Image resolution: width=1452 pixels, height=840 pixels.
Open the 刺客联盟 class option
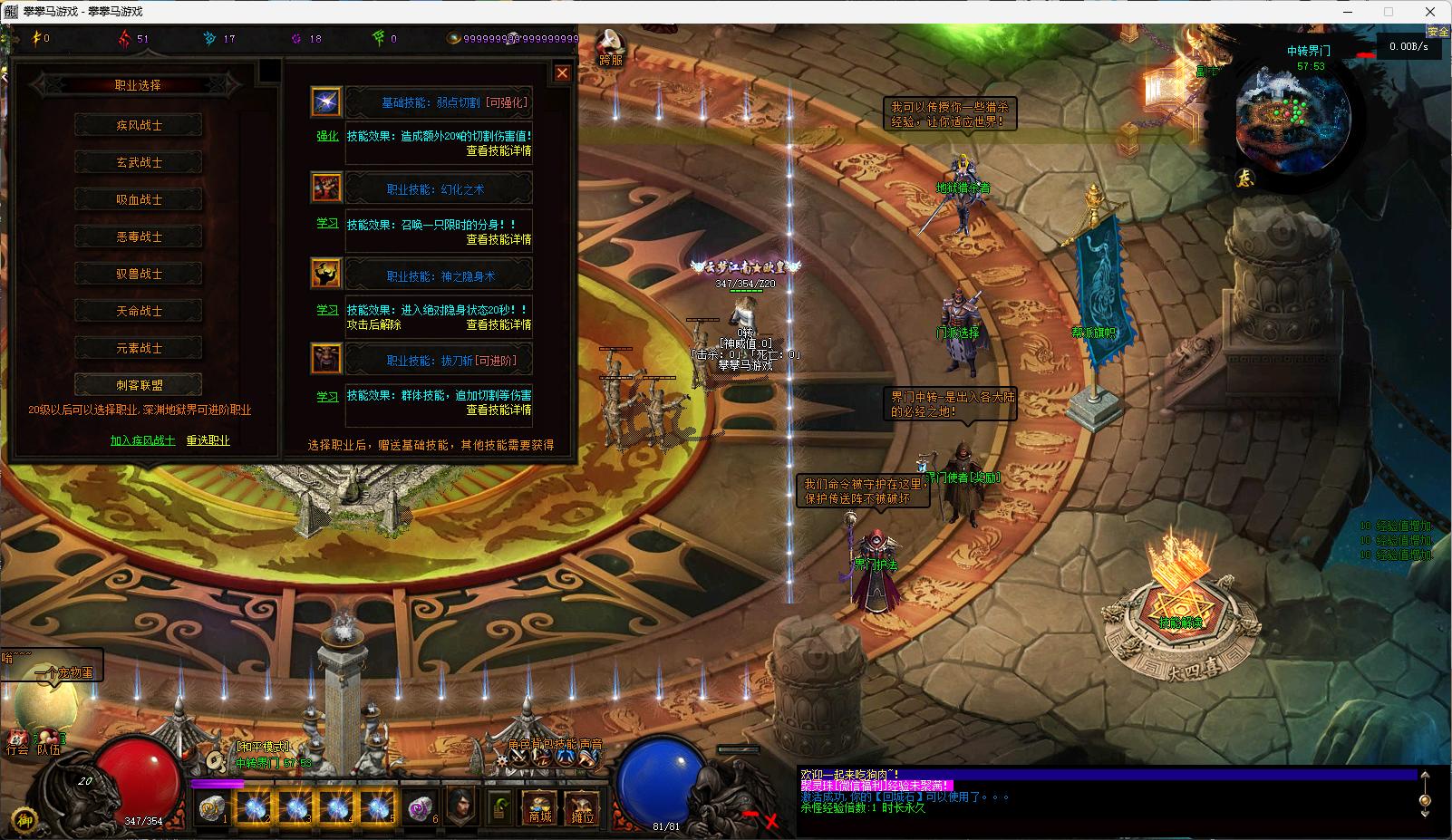139,385
